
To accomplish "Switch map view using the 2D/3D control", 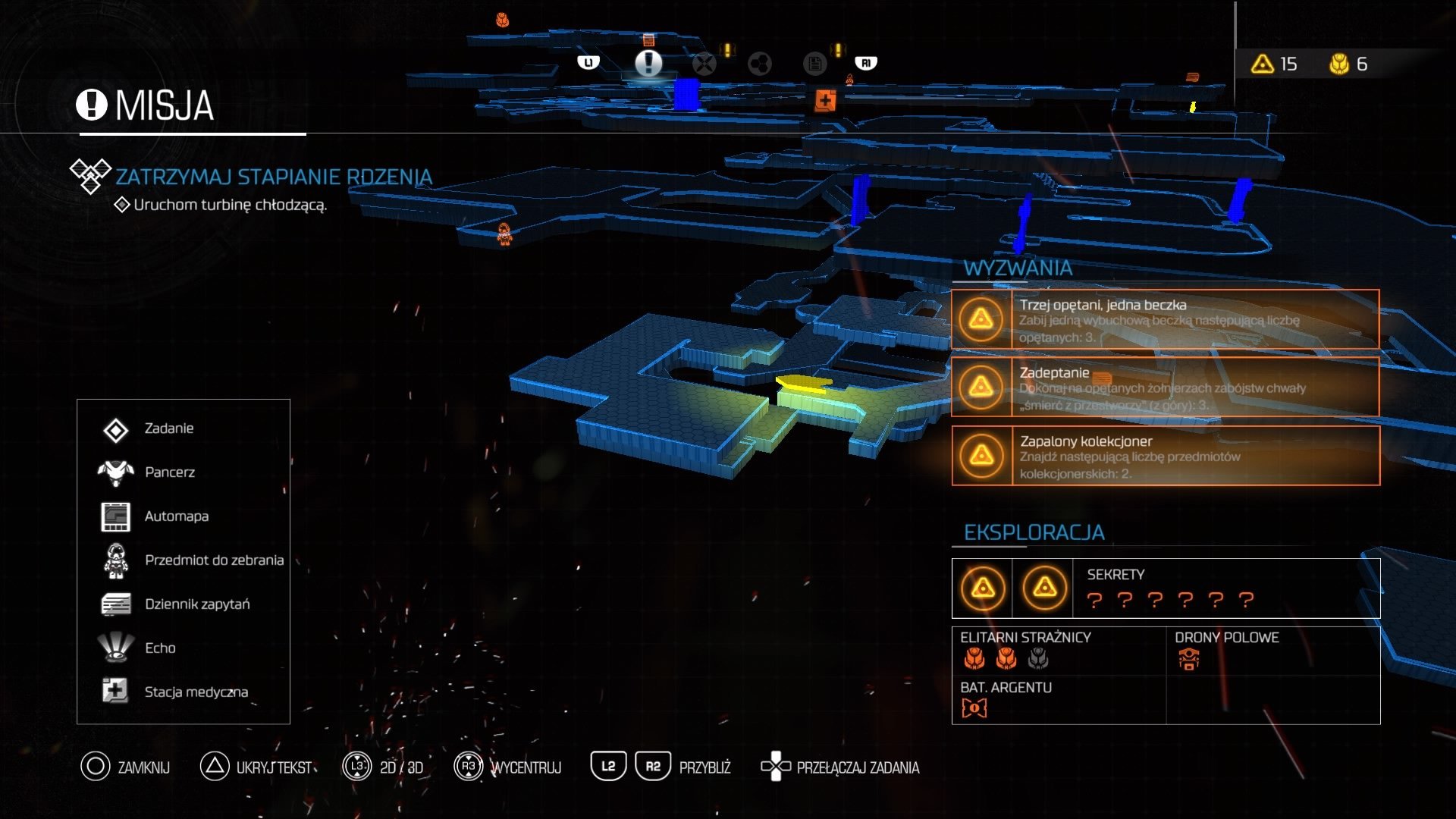I will point(356,767).
